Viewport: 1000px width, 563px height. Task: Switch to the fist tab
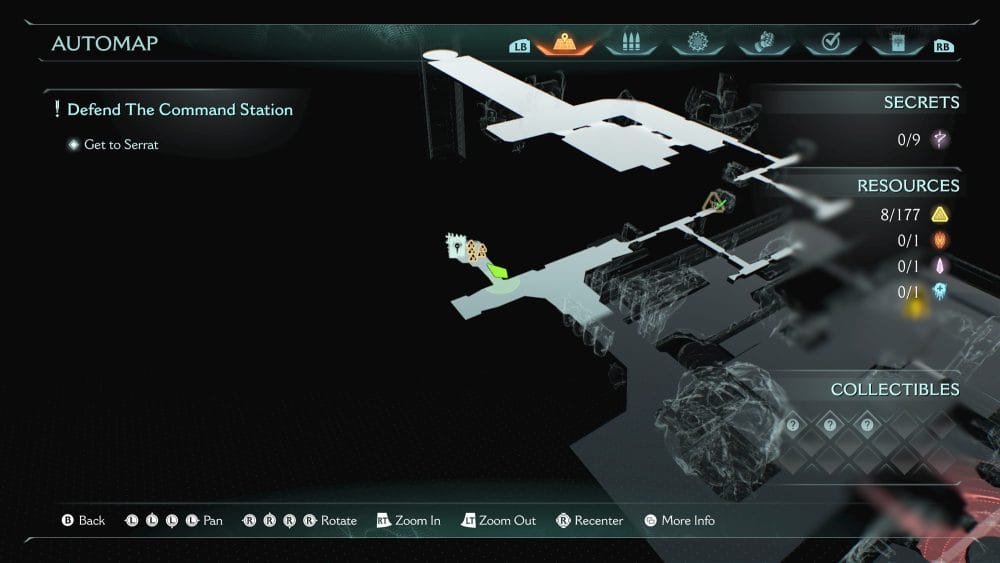pos(763,43)
